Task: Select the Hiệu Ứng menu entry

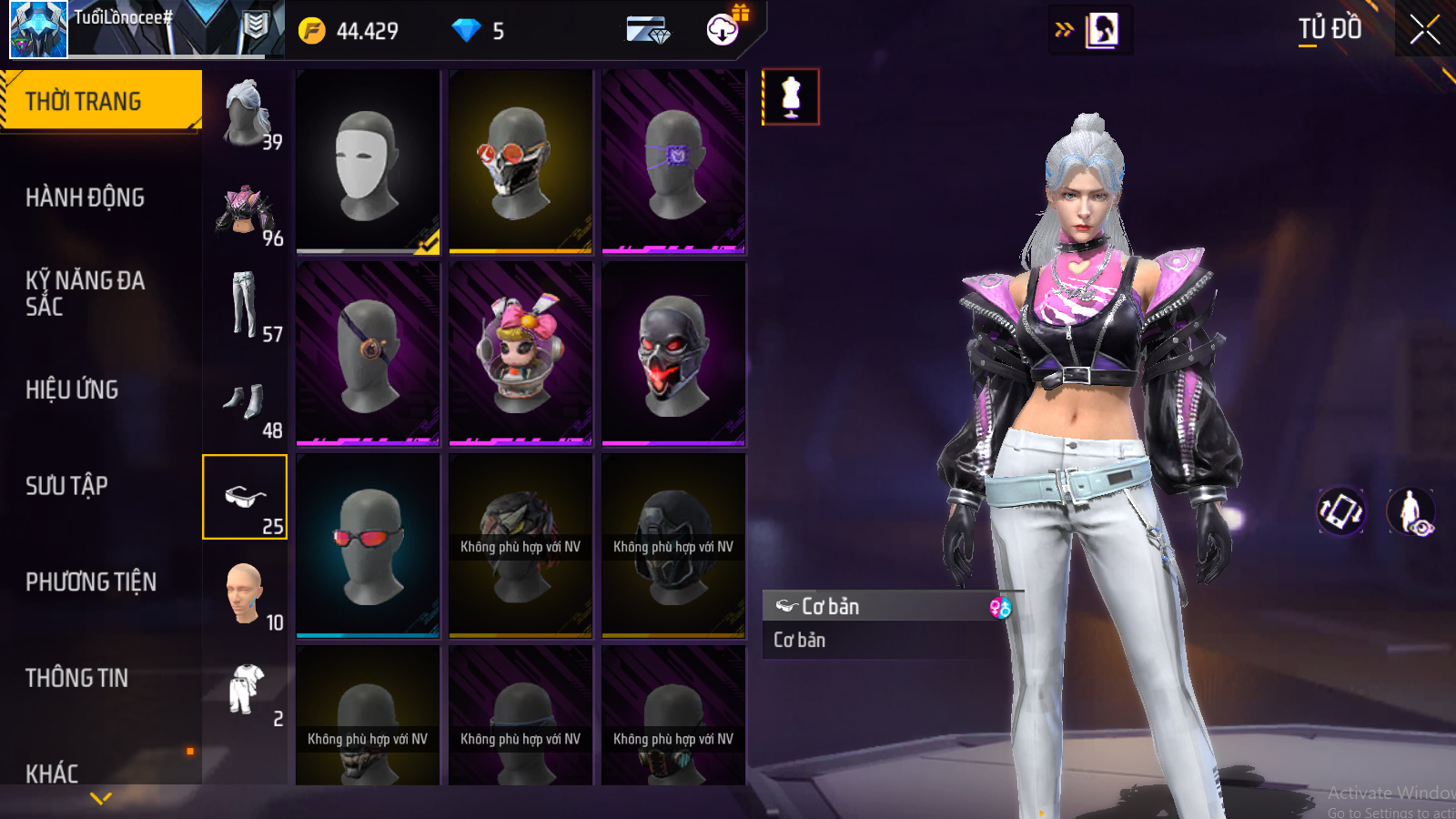Action: click(72, 389)
